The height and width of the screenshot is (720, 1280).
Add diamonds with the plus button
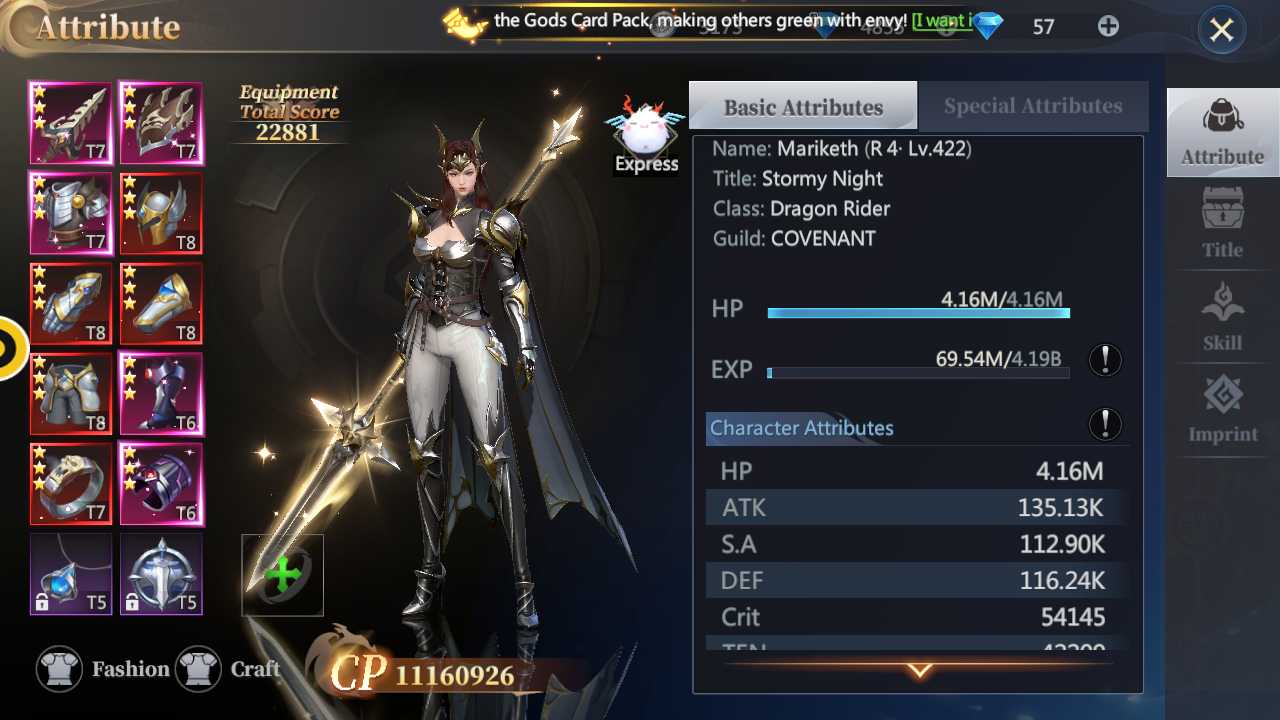point(1108,26)
